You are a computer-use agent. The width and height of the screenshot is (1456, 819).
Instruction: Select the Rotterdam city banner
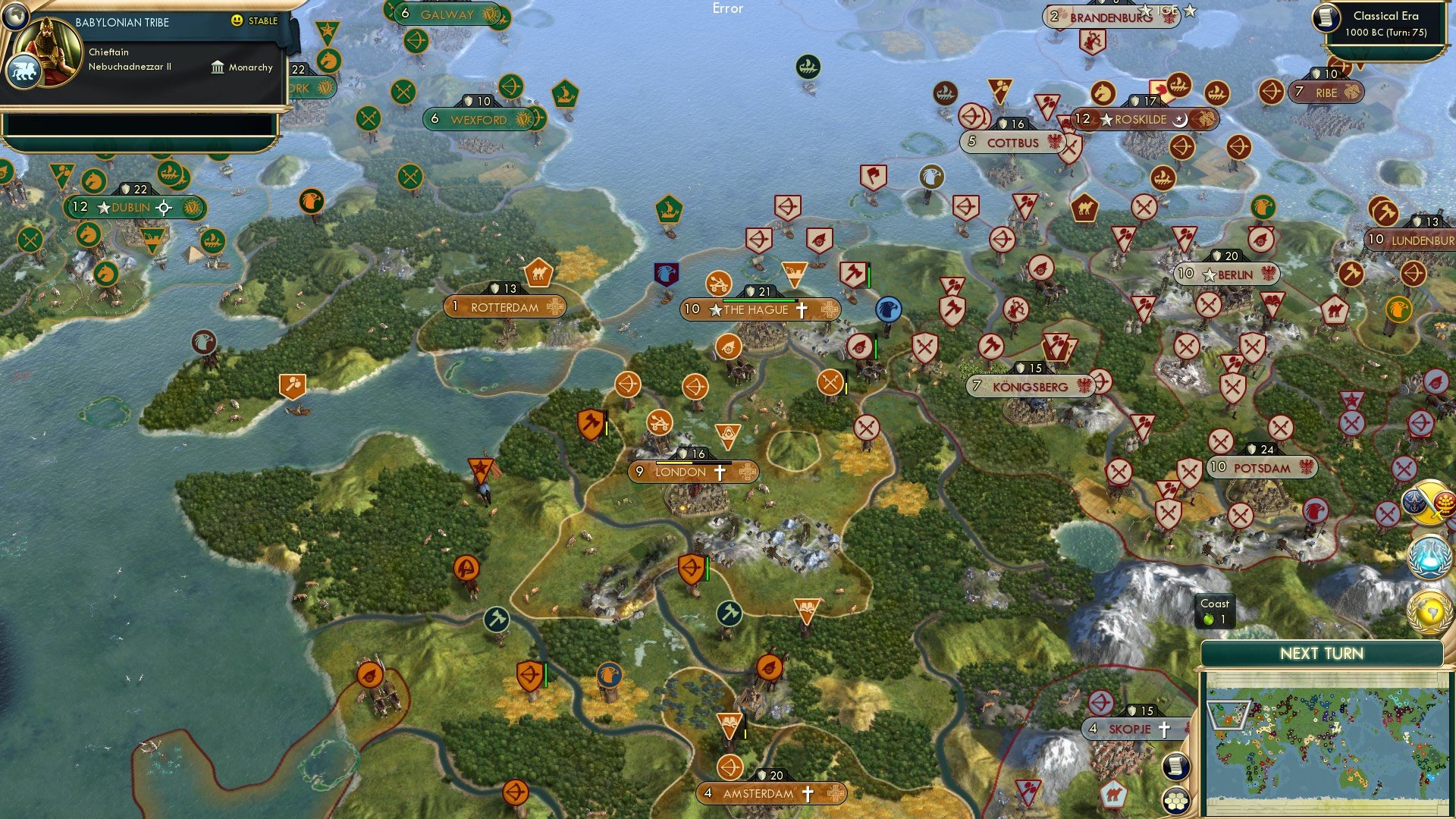[504, 307]
